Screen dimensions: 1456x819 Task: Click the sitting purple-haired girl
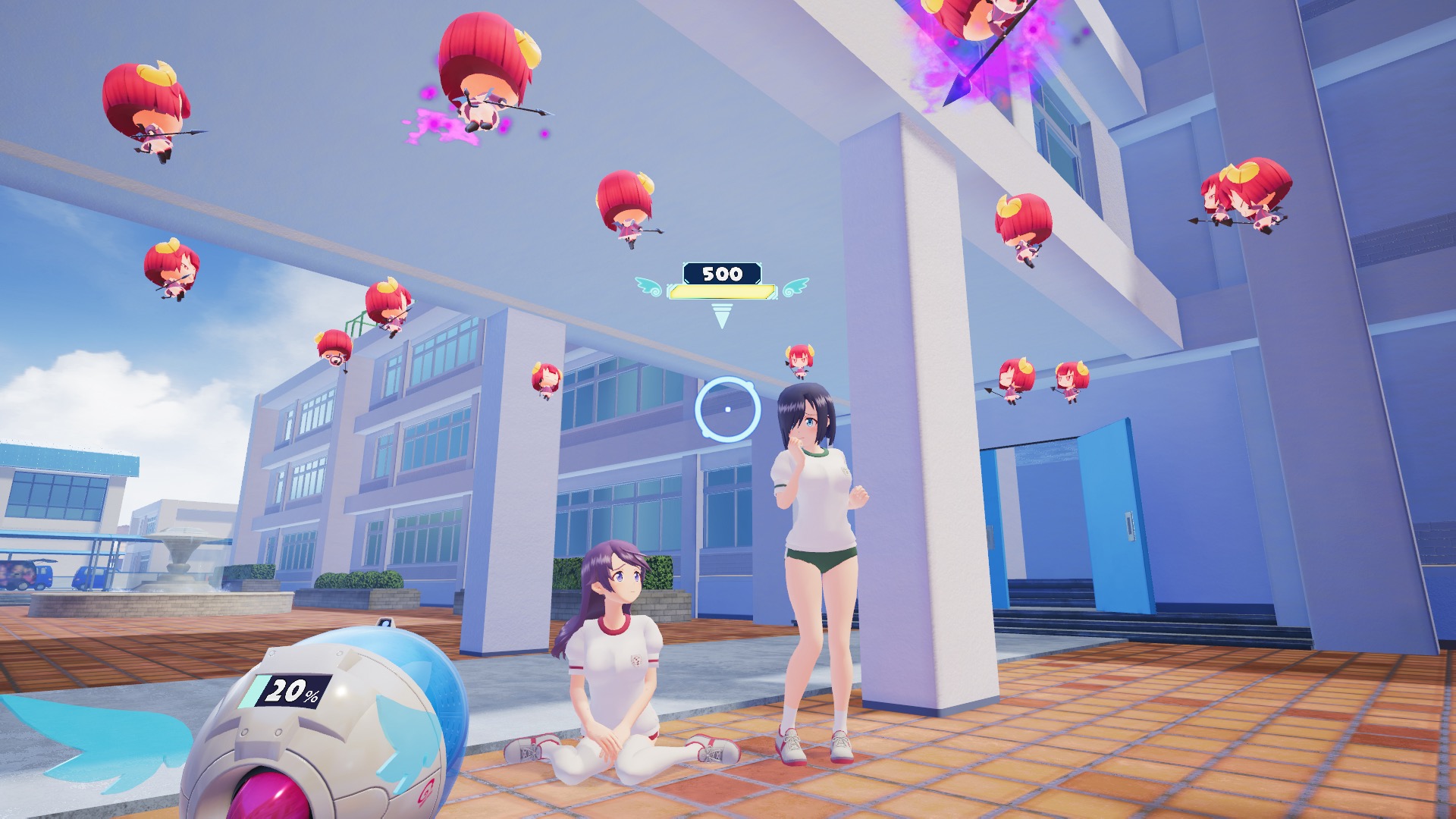(614, 660)
